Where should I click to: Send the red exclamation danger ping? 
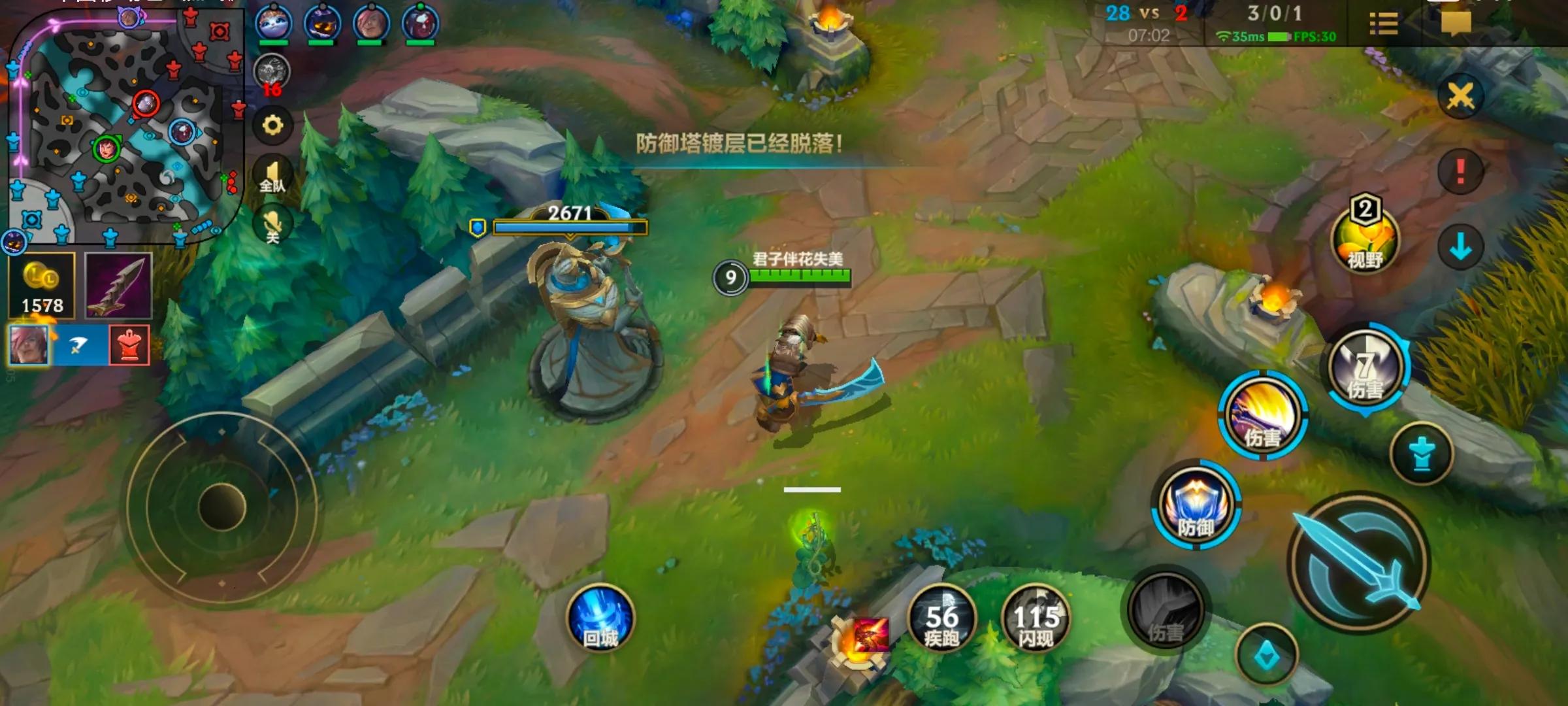1460,171
